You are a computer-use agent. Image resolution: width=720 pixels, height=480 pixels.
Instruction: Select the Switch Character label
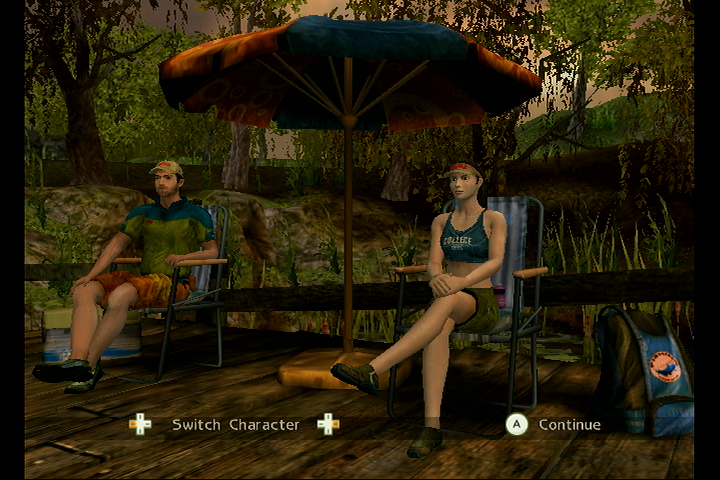click(235, 425)
